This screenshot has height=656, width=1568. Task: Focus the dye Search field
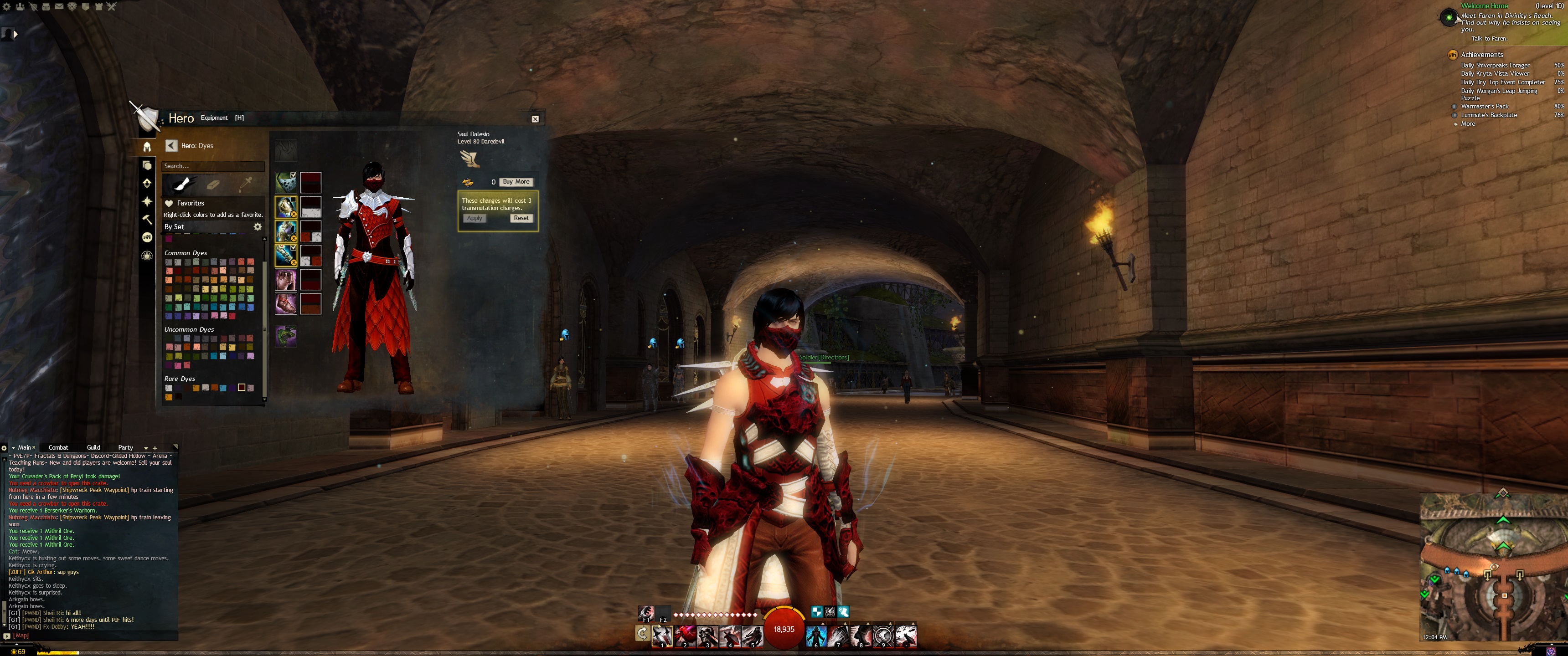coord(212,166)
